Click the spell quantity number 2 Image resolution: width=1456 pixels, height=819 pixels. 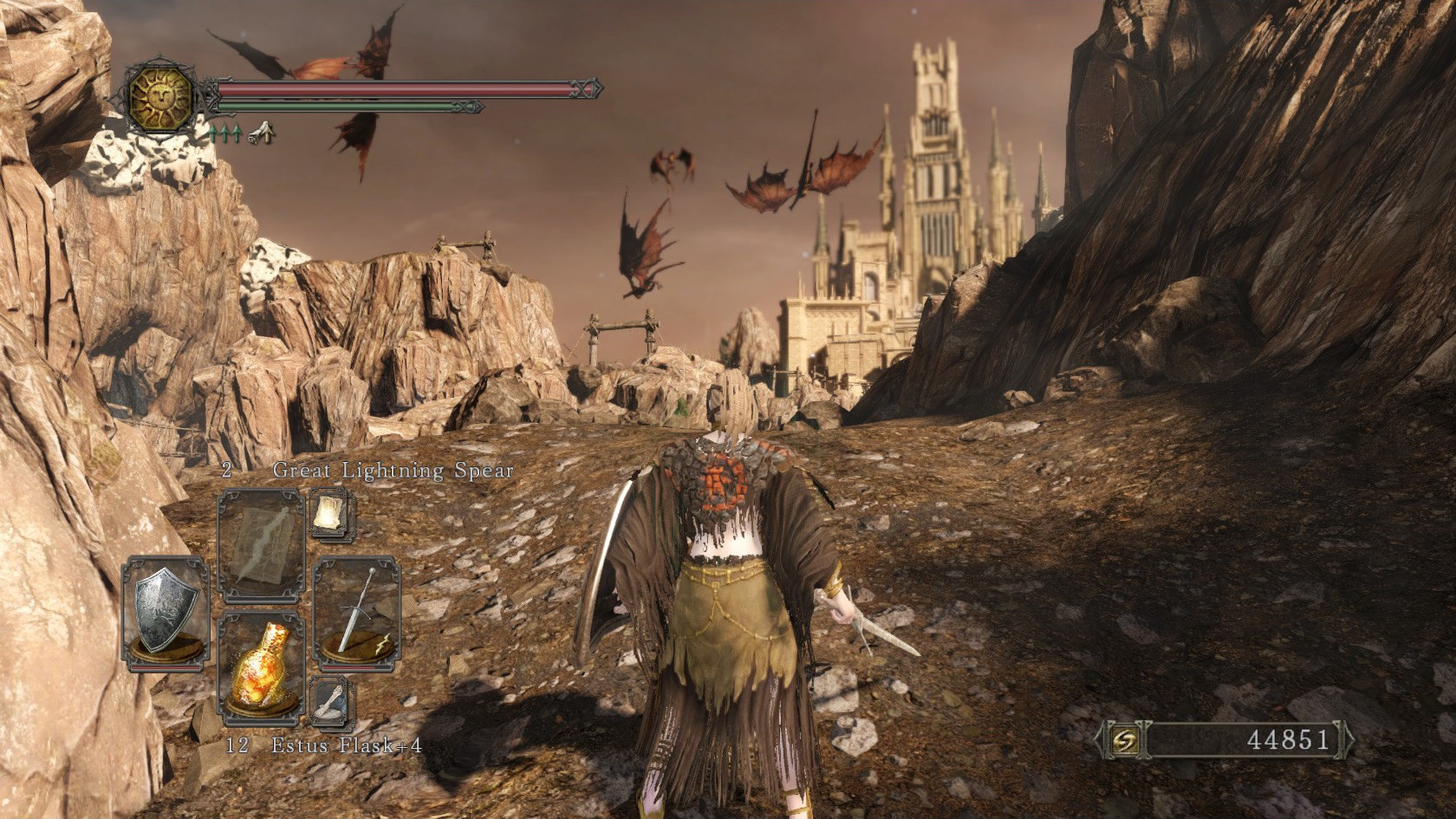pos(225,471)
